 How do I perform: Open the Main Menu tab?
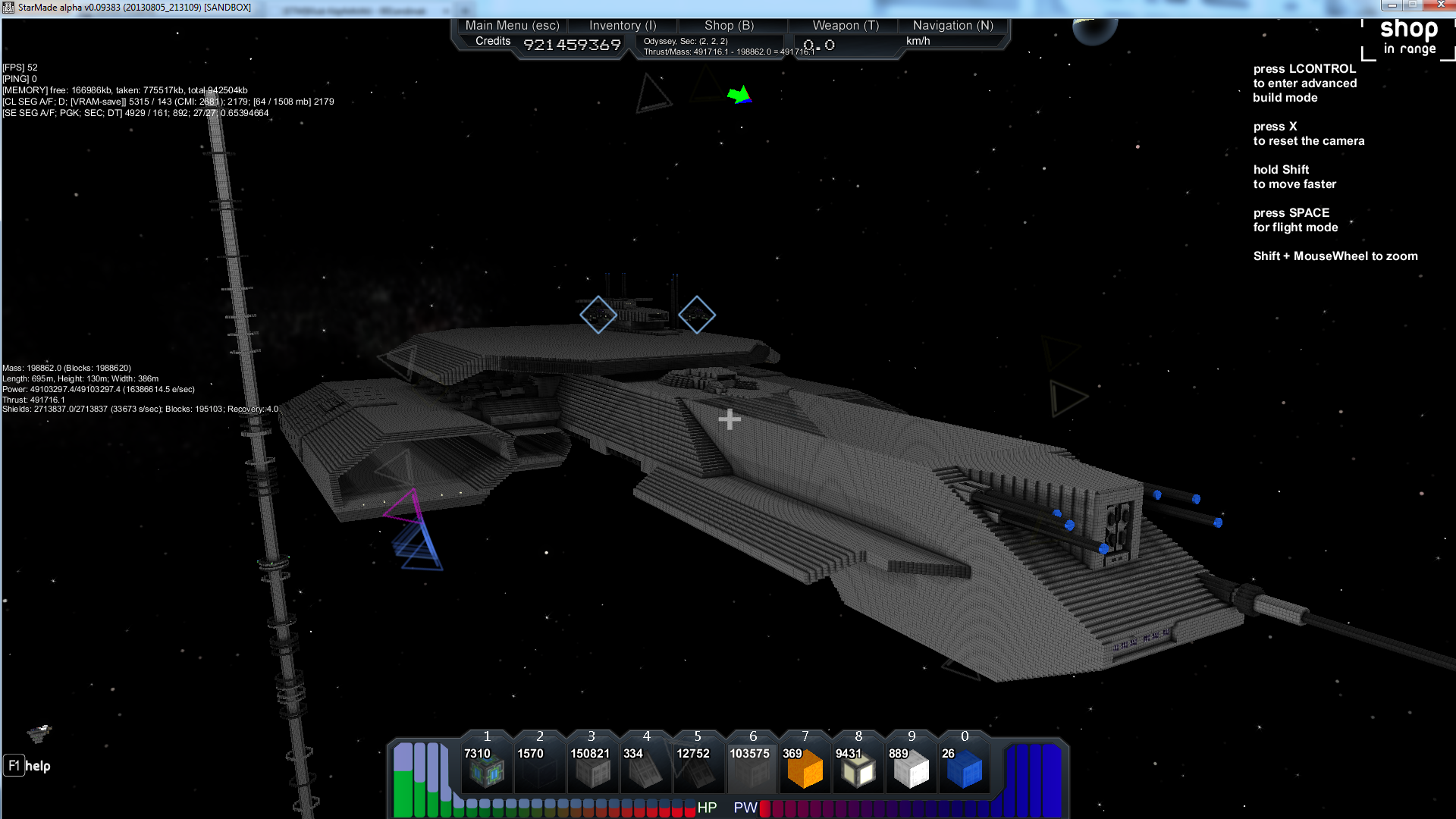coord(512,25)
